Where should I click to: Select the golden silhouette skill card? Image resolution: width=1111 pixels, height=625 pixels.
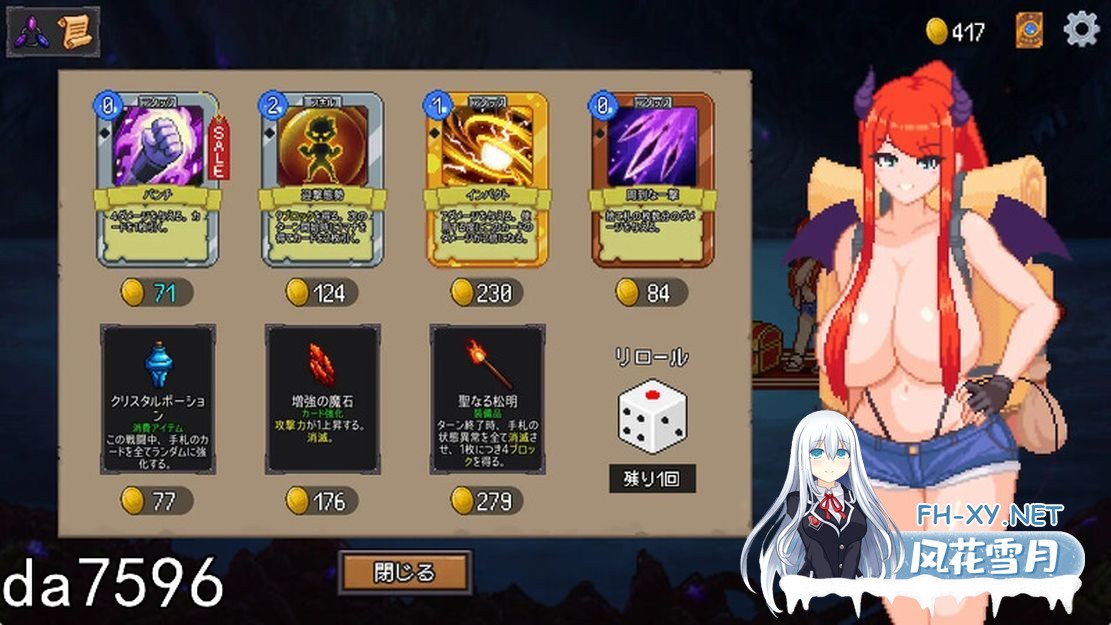[322, 180]
